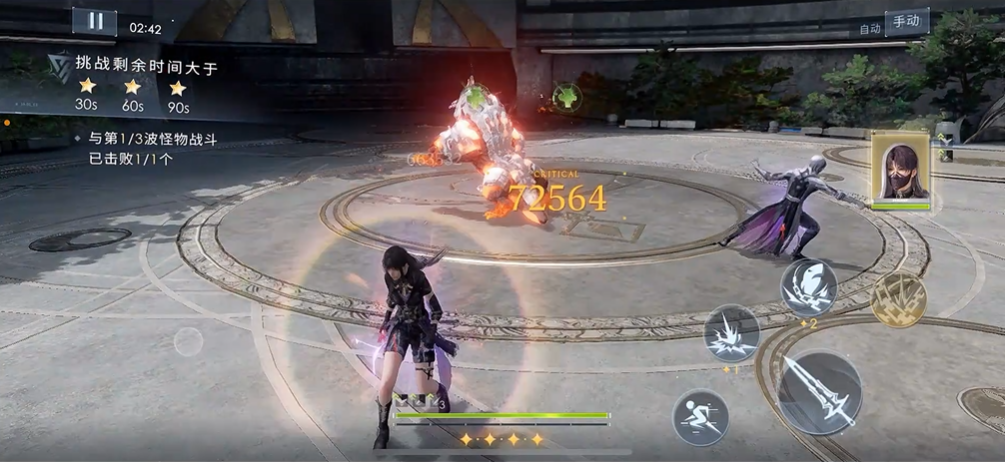1005x462 pixels.
Task: Cast the crescent slash skill
Action: [x=808, y=288]
